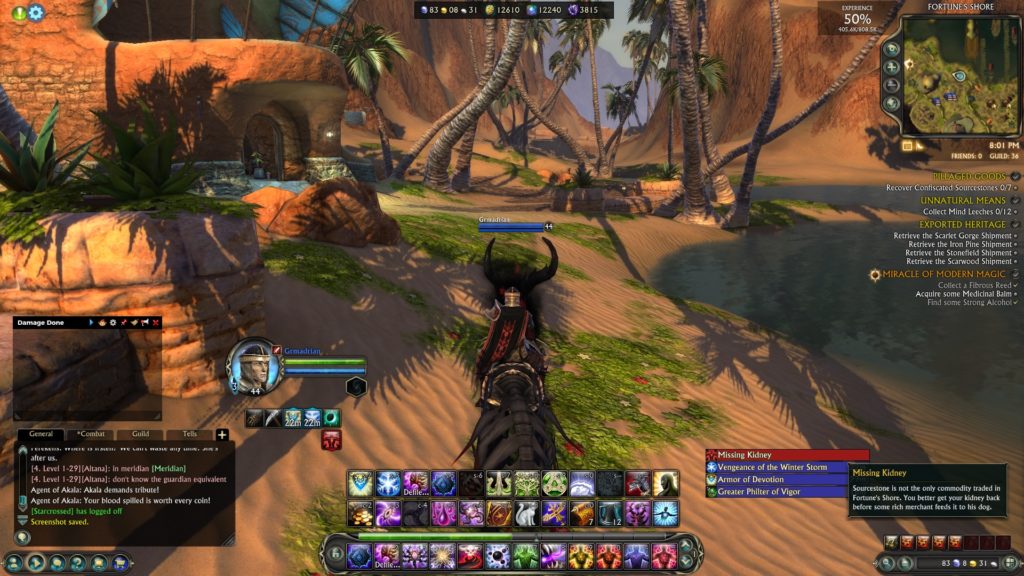Add a new chat tab with plus button
Viewport: 1024px width, 576px height.
click(222, 435)
